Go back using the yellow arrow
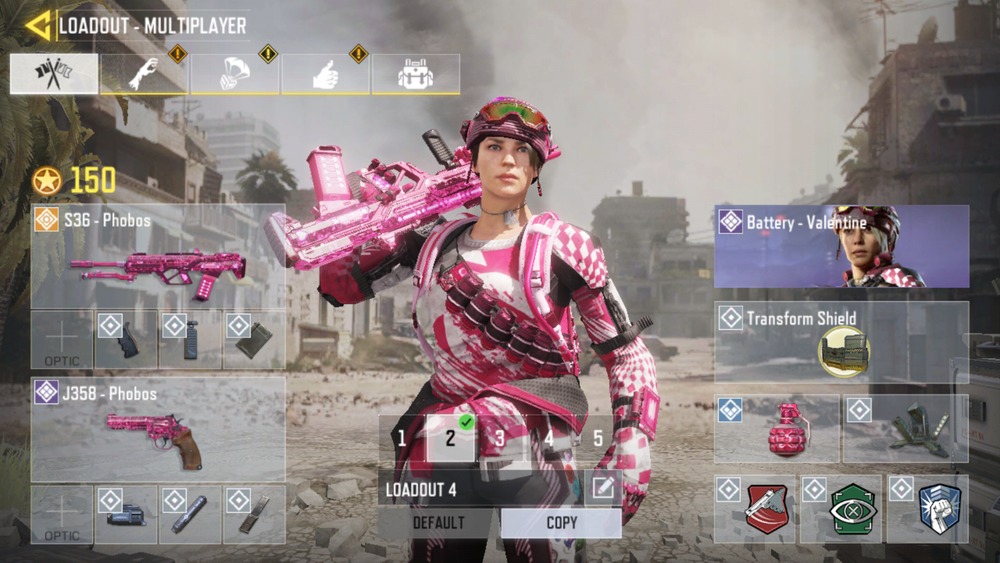Image resolution: width=1000 pixels, height=563 pixels. point(39,25)
